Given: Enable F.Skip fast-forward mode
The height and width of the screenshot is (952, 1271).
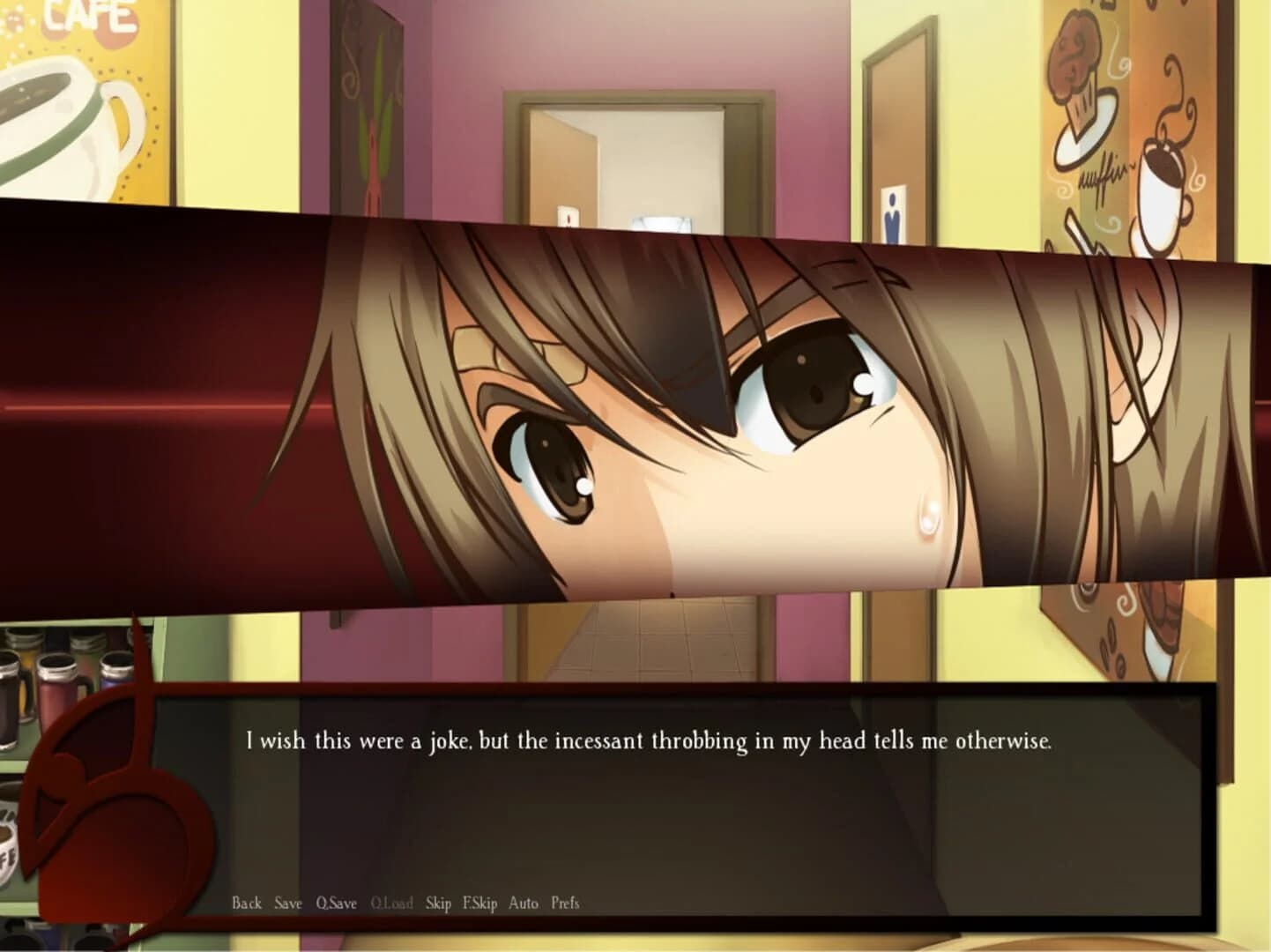Looking at the screenshot, I should [483, 903].
